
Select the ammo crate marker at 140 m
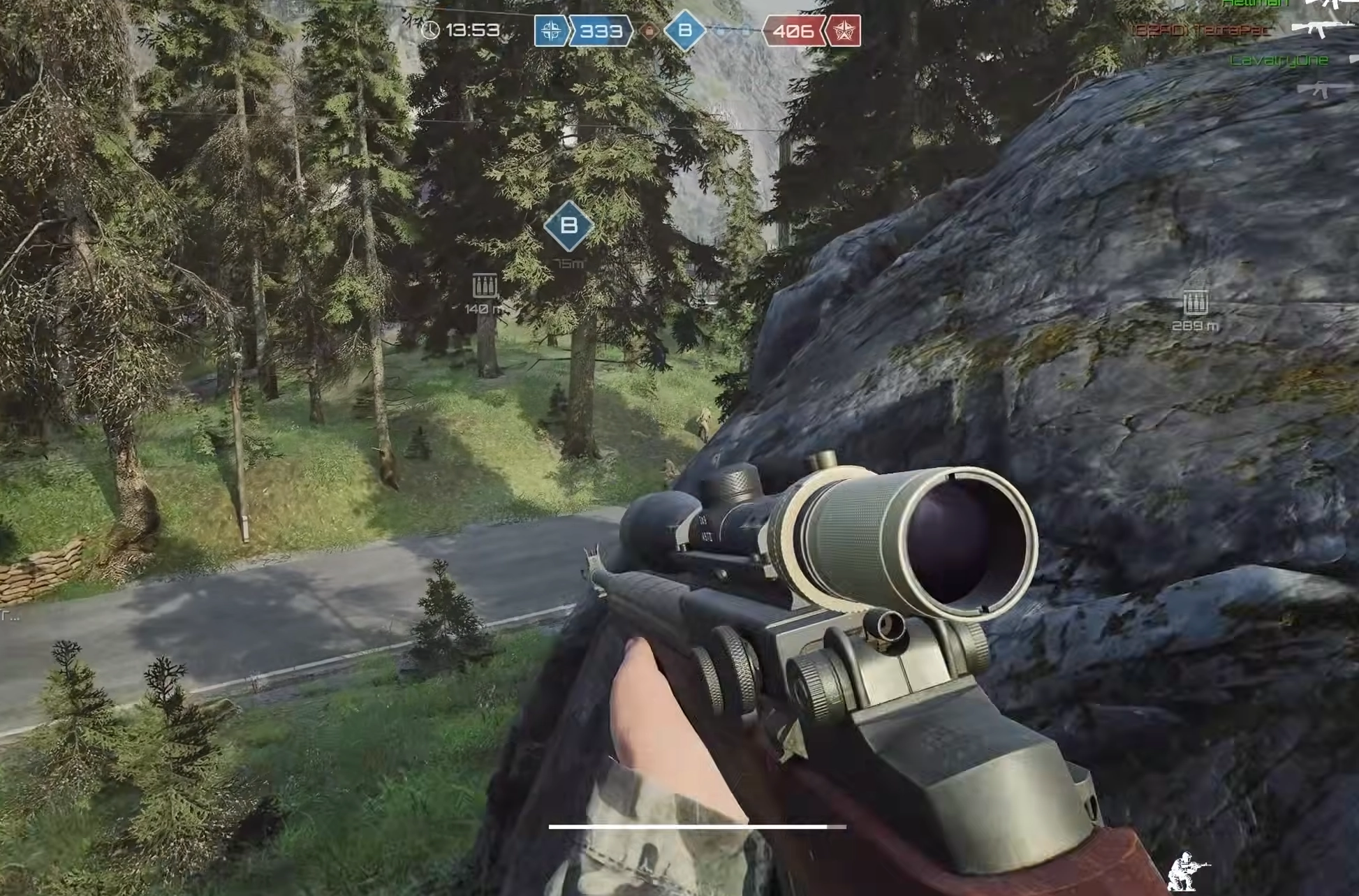click(x=485, y=286)
